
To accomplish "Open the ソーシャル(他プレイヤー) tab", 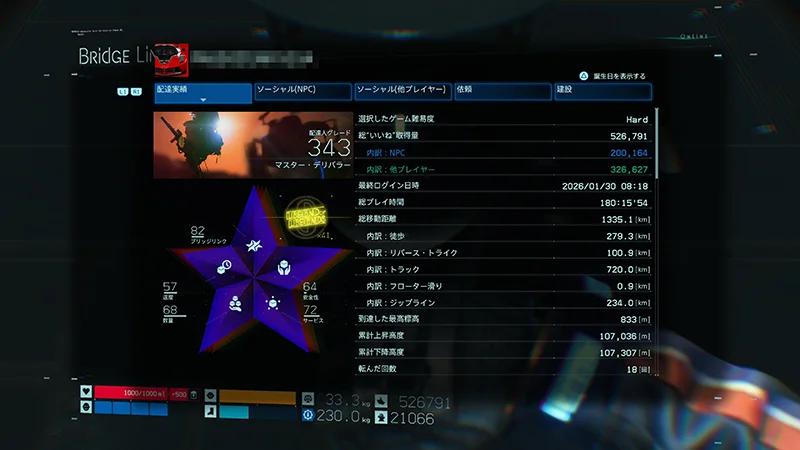I will (x=401, y=91).
